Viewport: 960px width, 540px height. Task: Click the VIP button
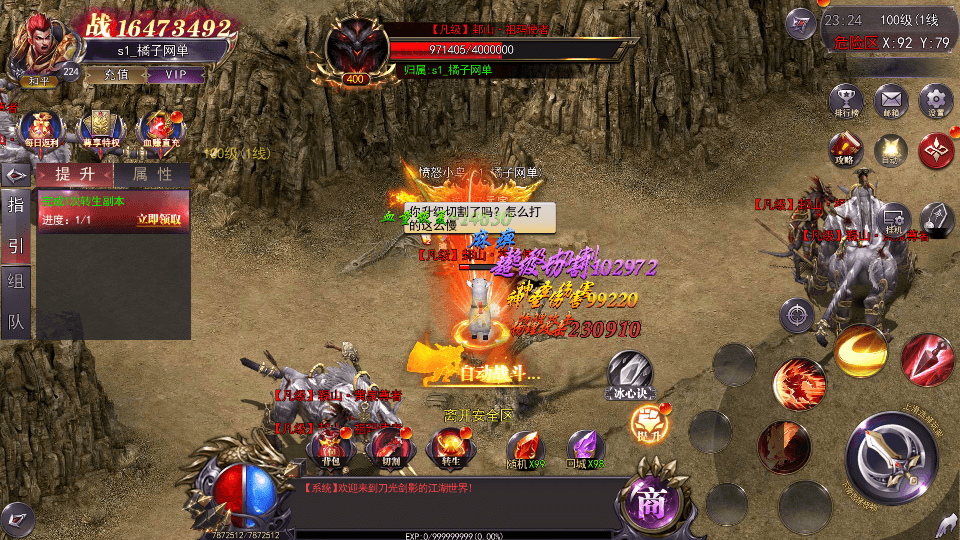(177, 74)
